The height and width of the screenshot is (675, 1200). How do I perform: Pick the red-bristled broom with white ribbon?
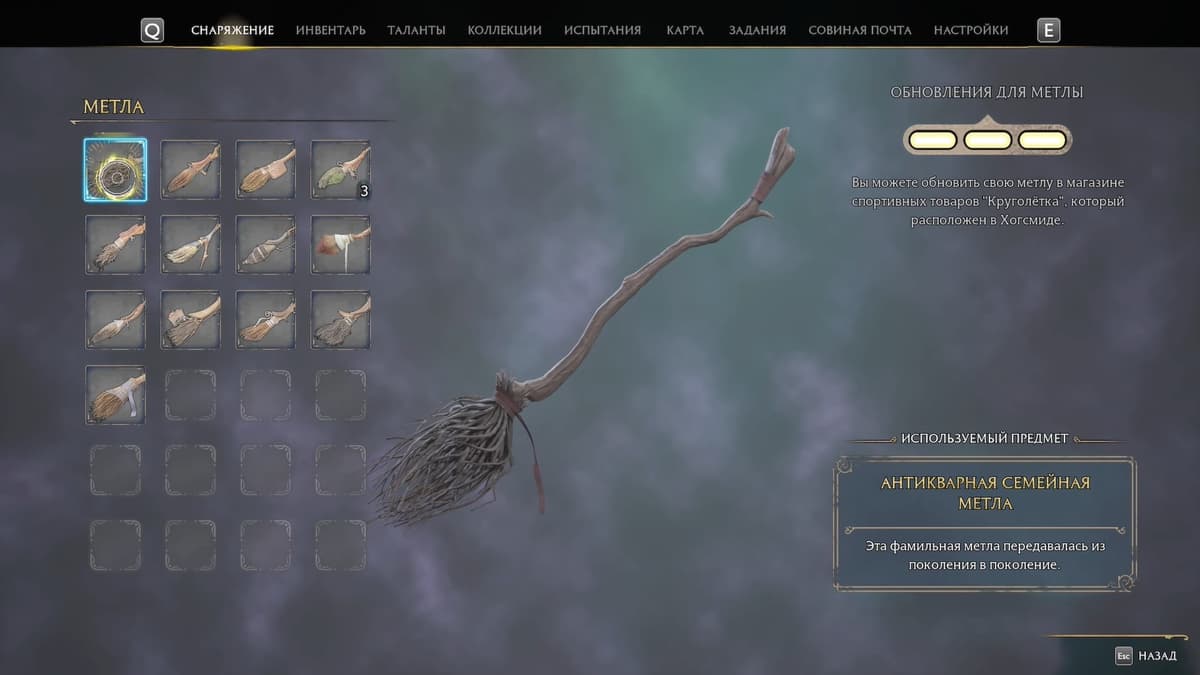[340, 245]
